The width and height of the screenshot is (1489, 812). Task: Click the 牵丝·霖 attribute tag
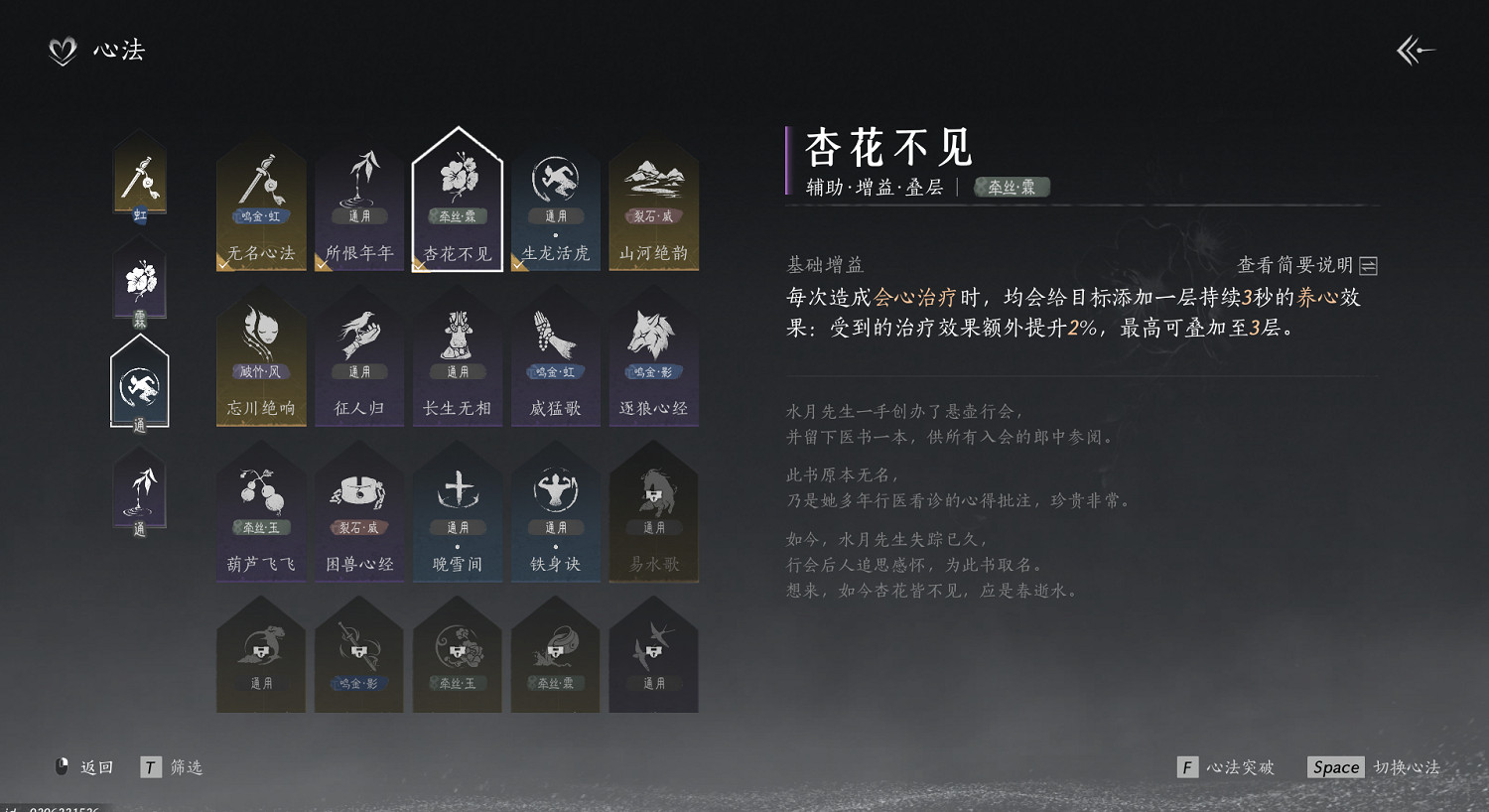tap(1011, 187)
